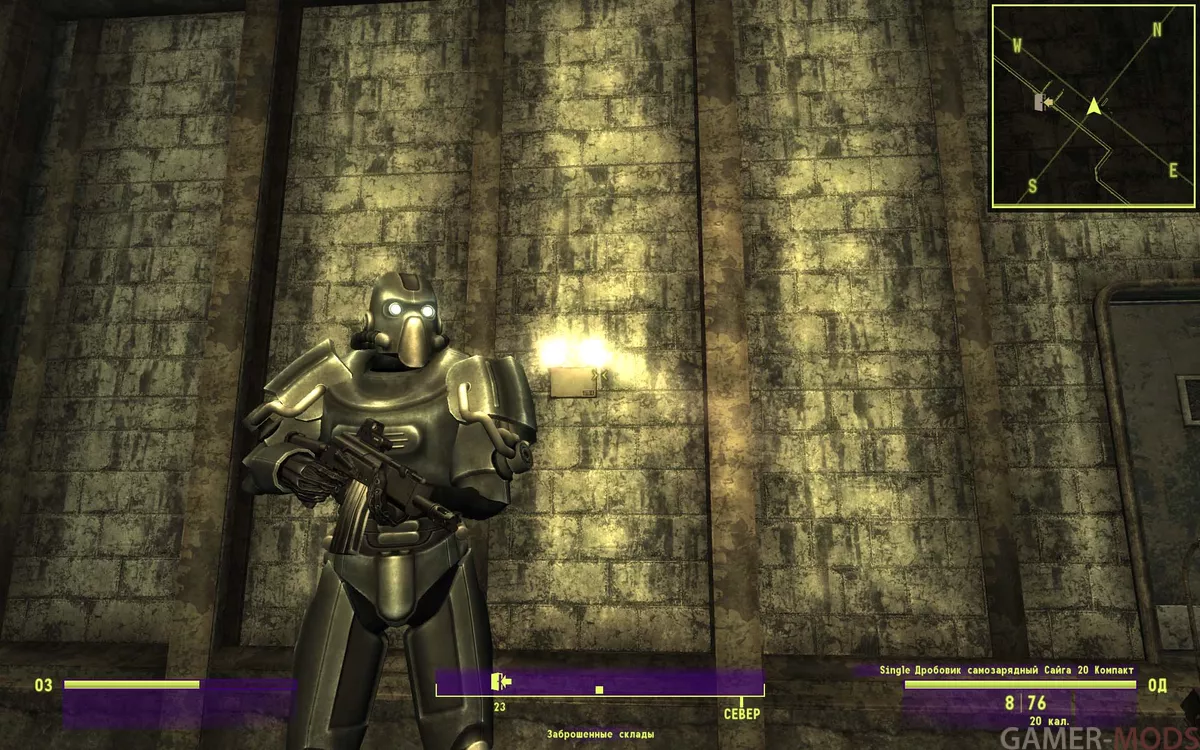The width and height of the screenshot is (1200, 750).
Task: Click the player arrow on the minimap
Action: point(1095,104)
